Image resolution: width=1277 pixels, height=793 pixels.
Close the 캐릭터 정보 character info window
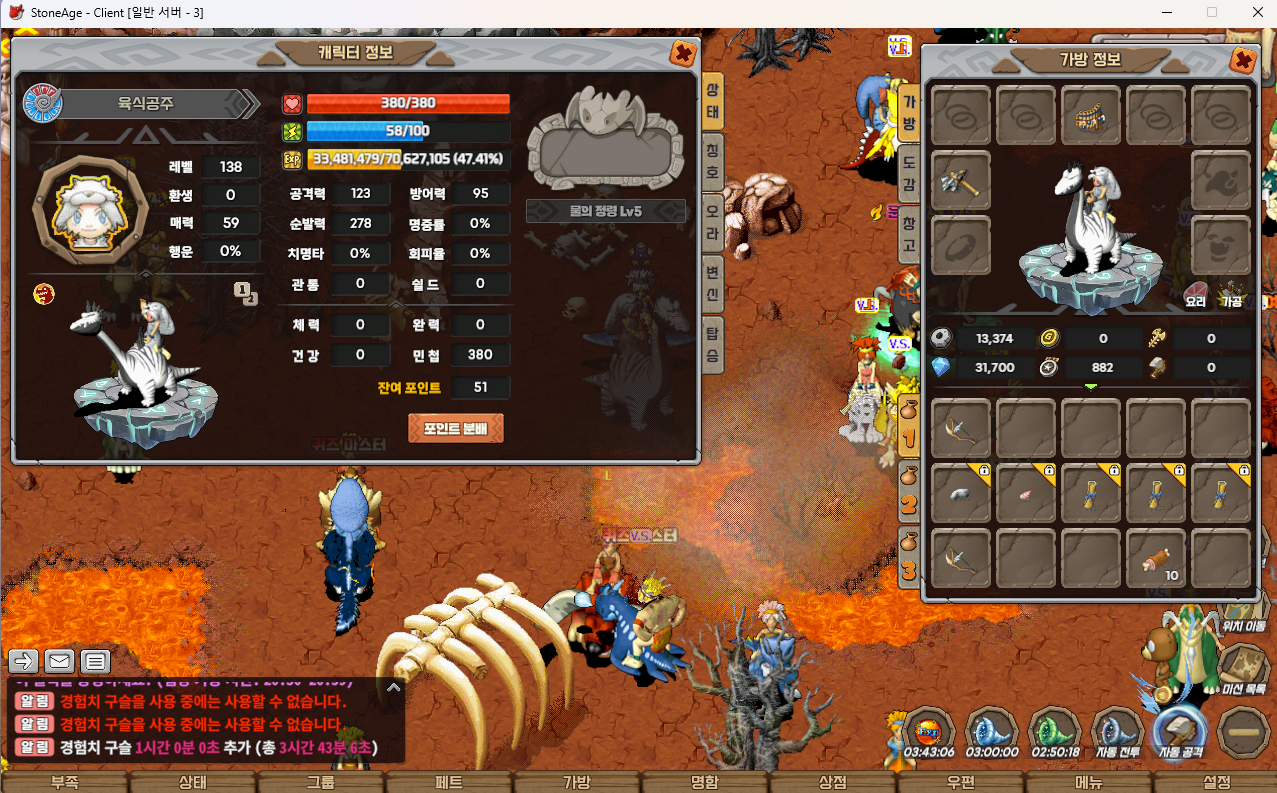click(x=684, y=53)
